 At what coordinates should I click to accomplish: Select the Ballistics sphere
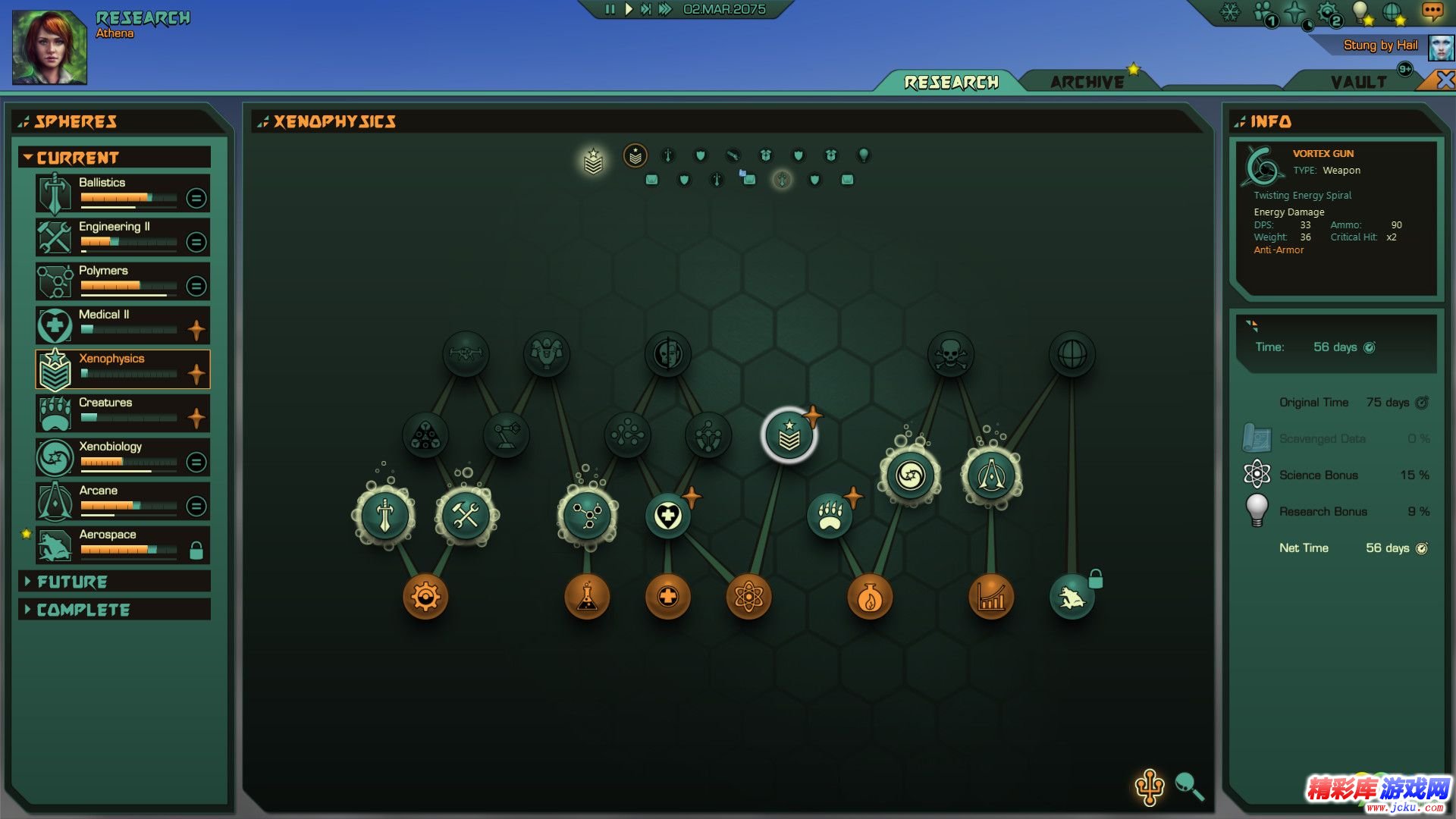(122, 193)
